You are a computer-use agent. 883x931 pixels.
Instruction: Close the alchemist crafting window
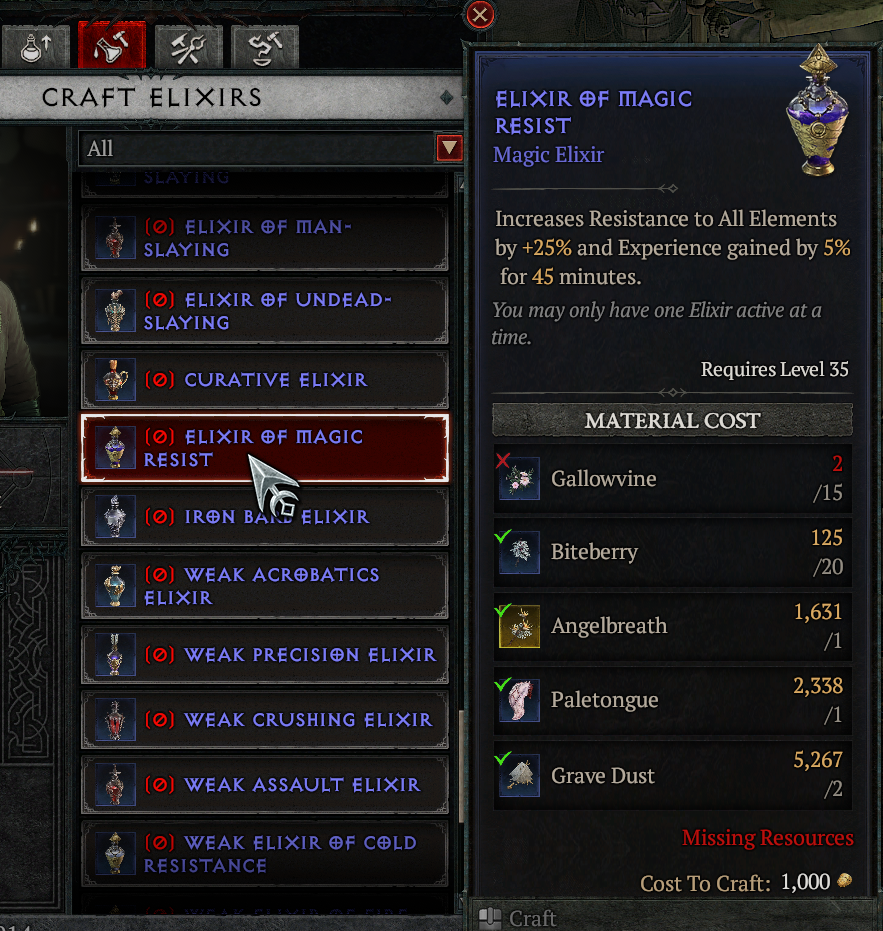(480, 15)
